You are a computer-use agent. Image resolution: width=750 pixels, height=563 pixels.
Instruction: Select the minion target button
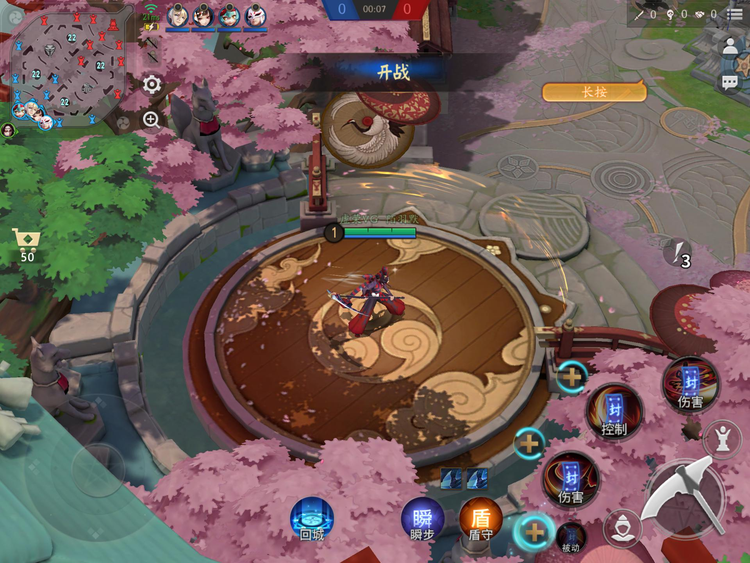click(623, 524)
